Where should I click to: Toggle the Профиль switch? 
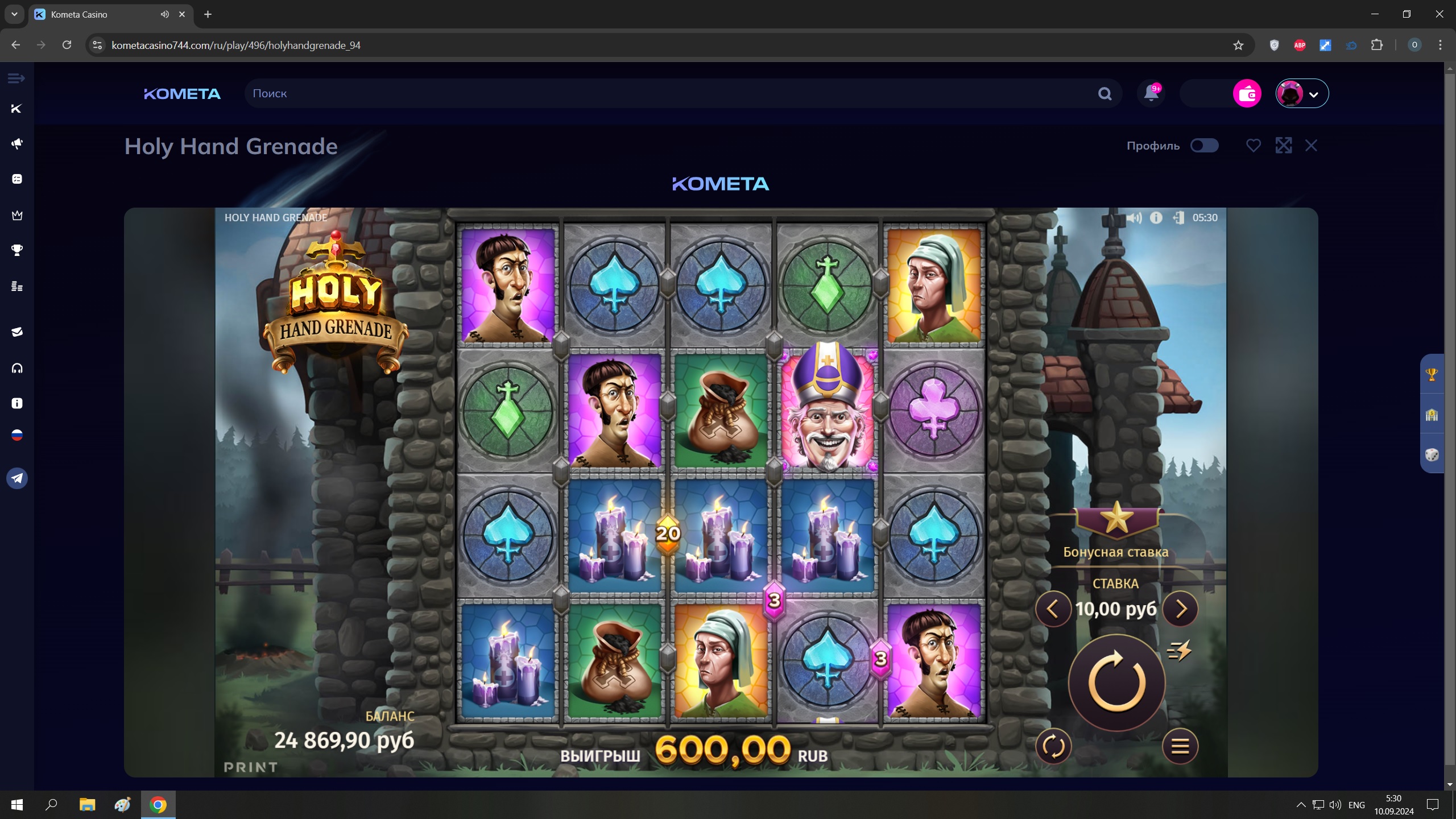coord(1204,146)
